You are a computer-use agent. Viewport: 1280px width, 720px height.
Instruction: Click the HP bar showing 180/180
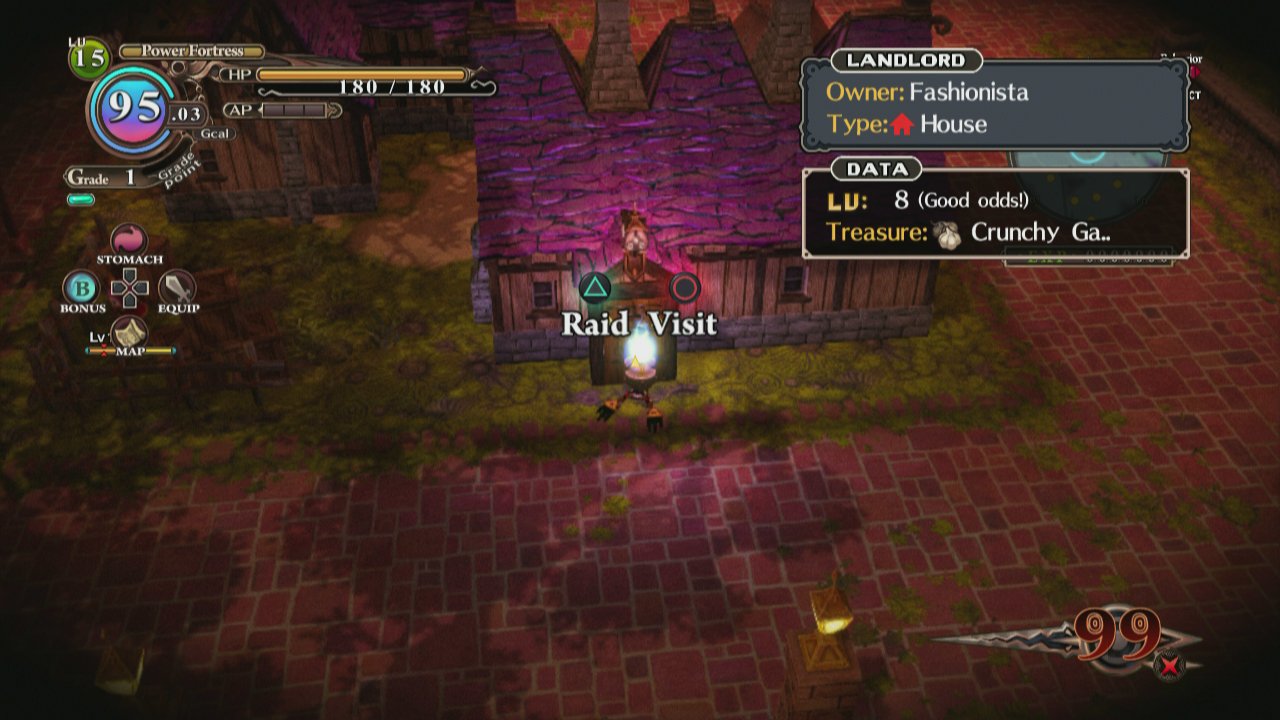click(x=360, y=73)
